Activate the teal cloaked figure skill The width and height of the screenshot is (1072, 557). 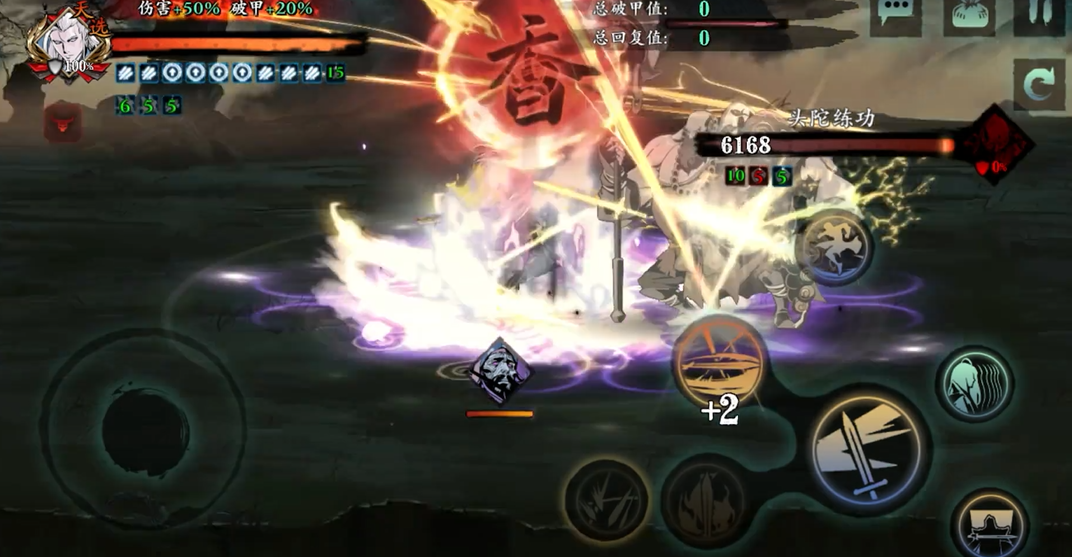(x=975, y=384)
